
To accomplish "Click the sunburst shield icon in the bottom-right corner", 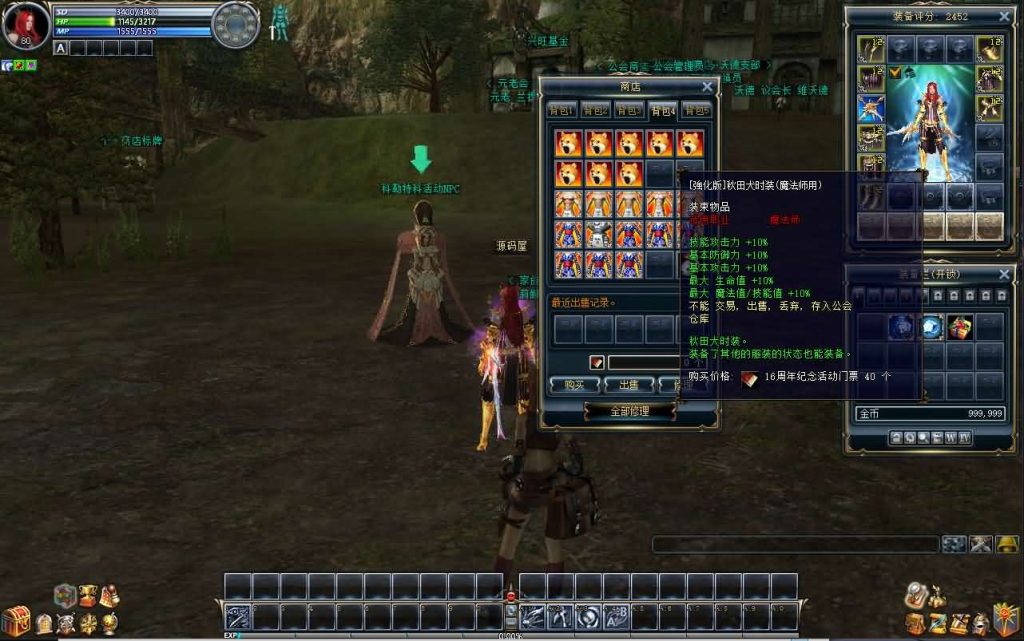I will coord(1005,619).
